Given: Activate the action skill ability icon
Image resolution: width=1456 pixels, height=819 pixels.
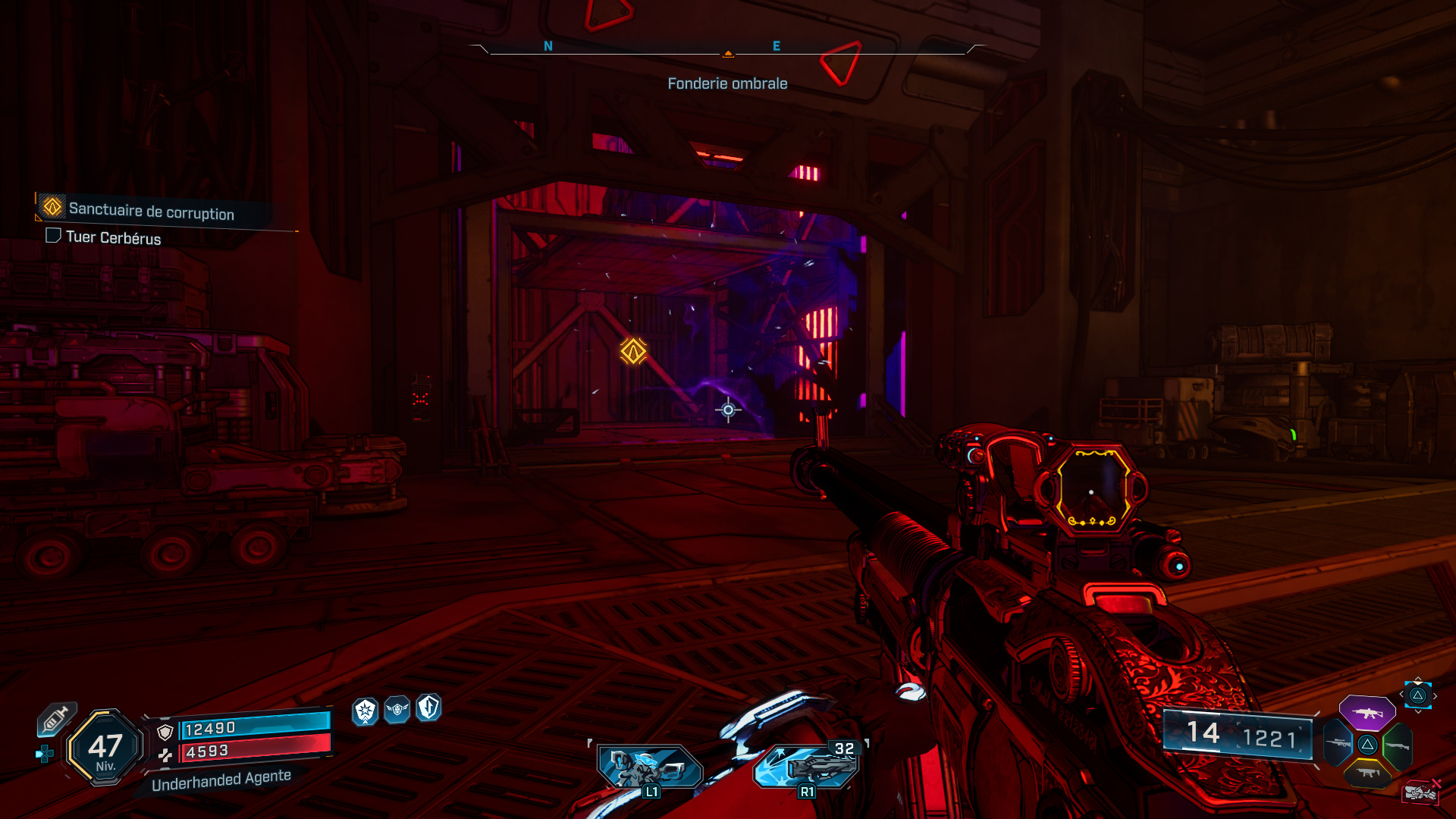Looking at the screenshot, I should click(649, 767).
